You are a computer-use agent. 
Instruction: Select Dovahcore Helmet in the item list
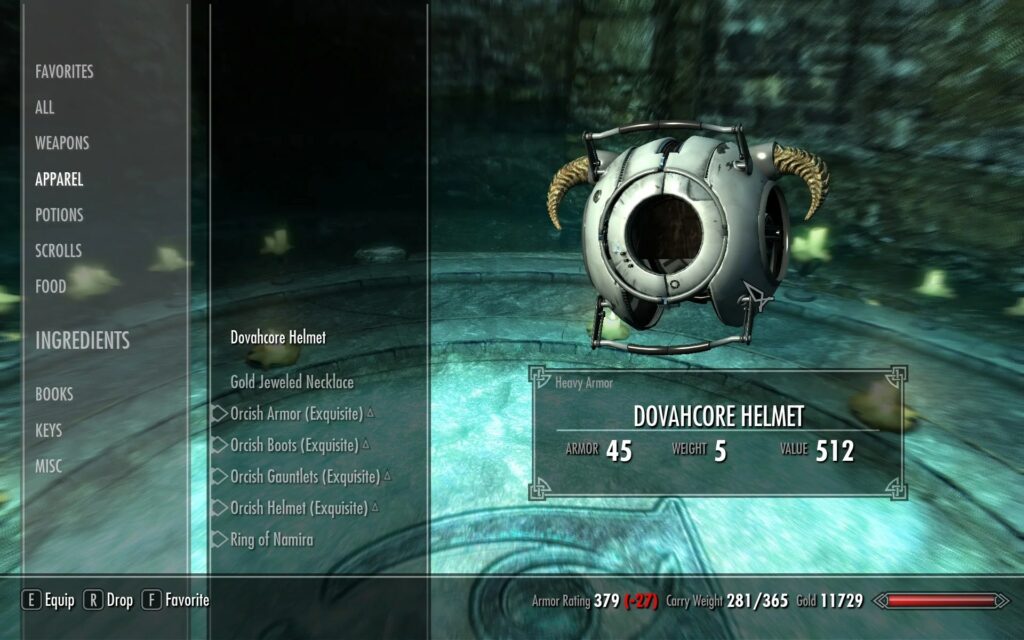pyautogui.click(x=278, y=338)
